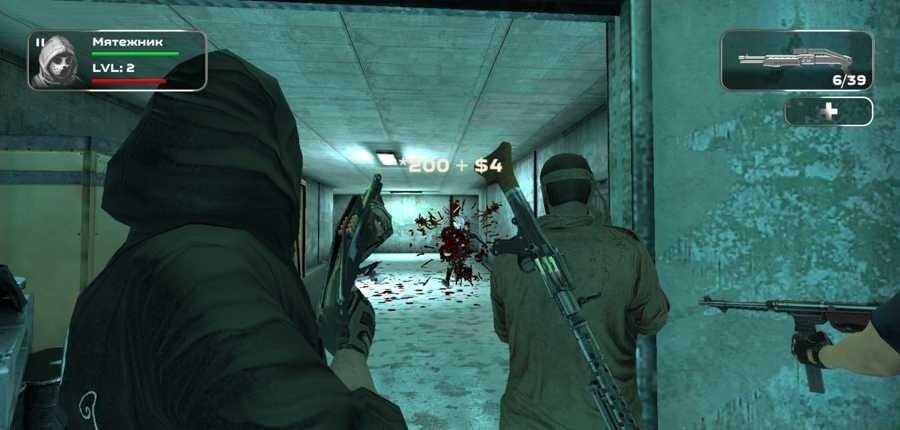Pause the game with the pause icon
This screenshot has width=900, height=430.
coord(40,43)
